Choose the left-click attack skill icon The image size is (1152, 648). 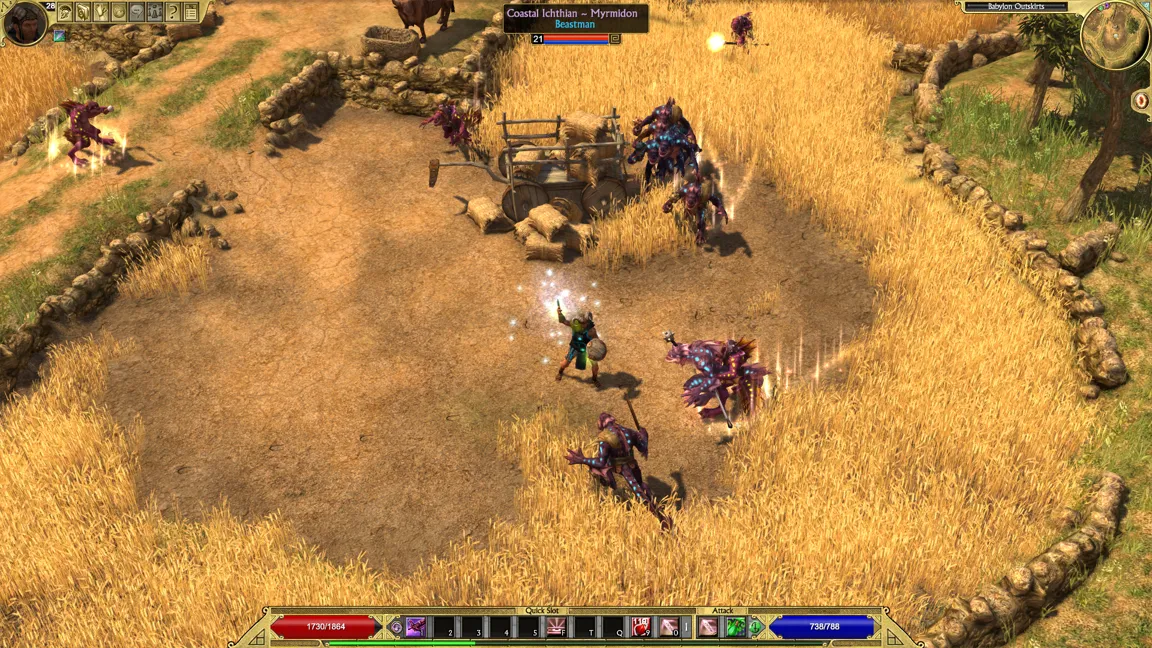pyautogui.click(x=708, y=627)
